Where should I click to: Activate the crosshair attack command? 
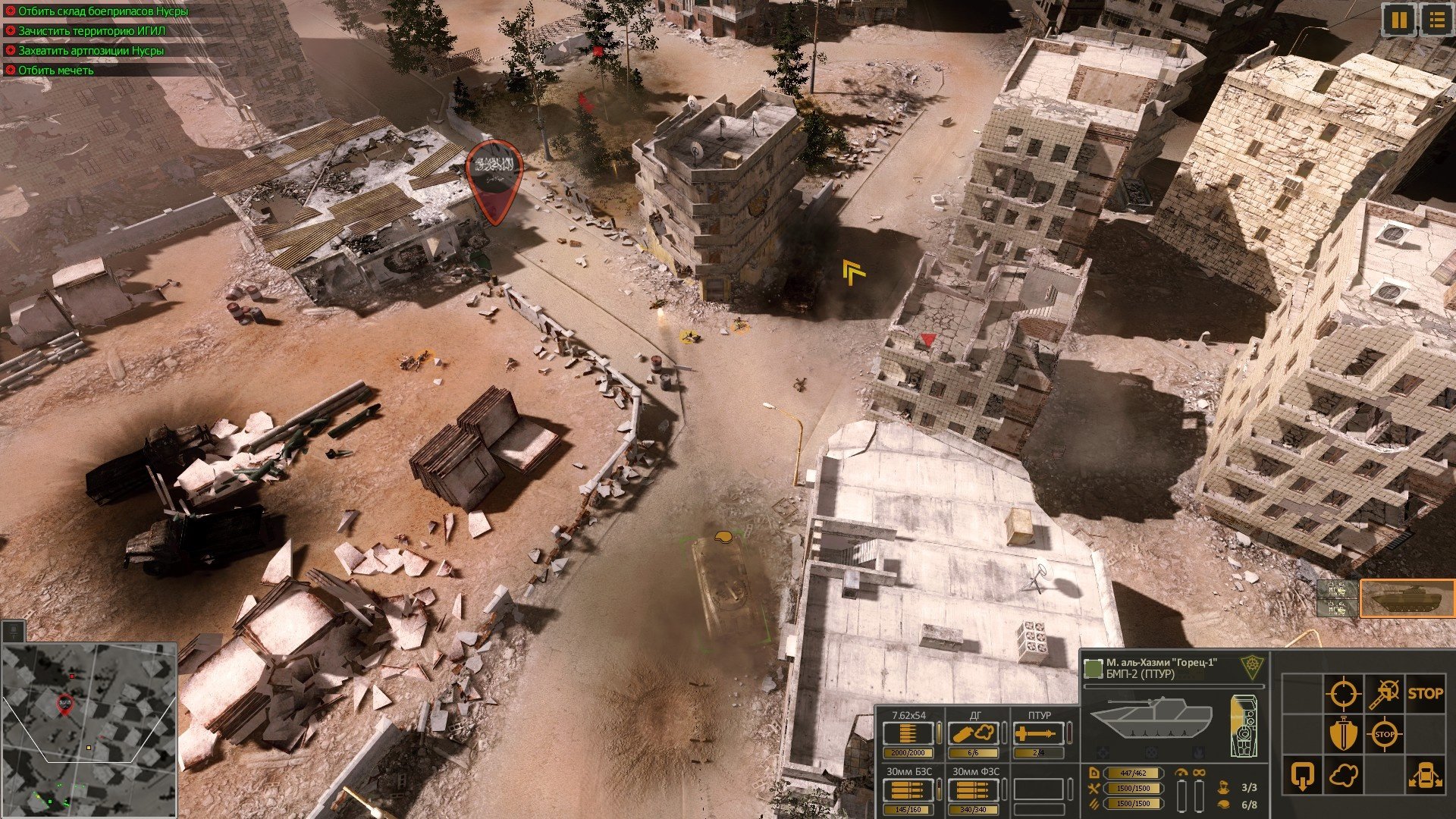tap(1343, 693)
